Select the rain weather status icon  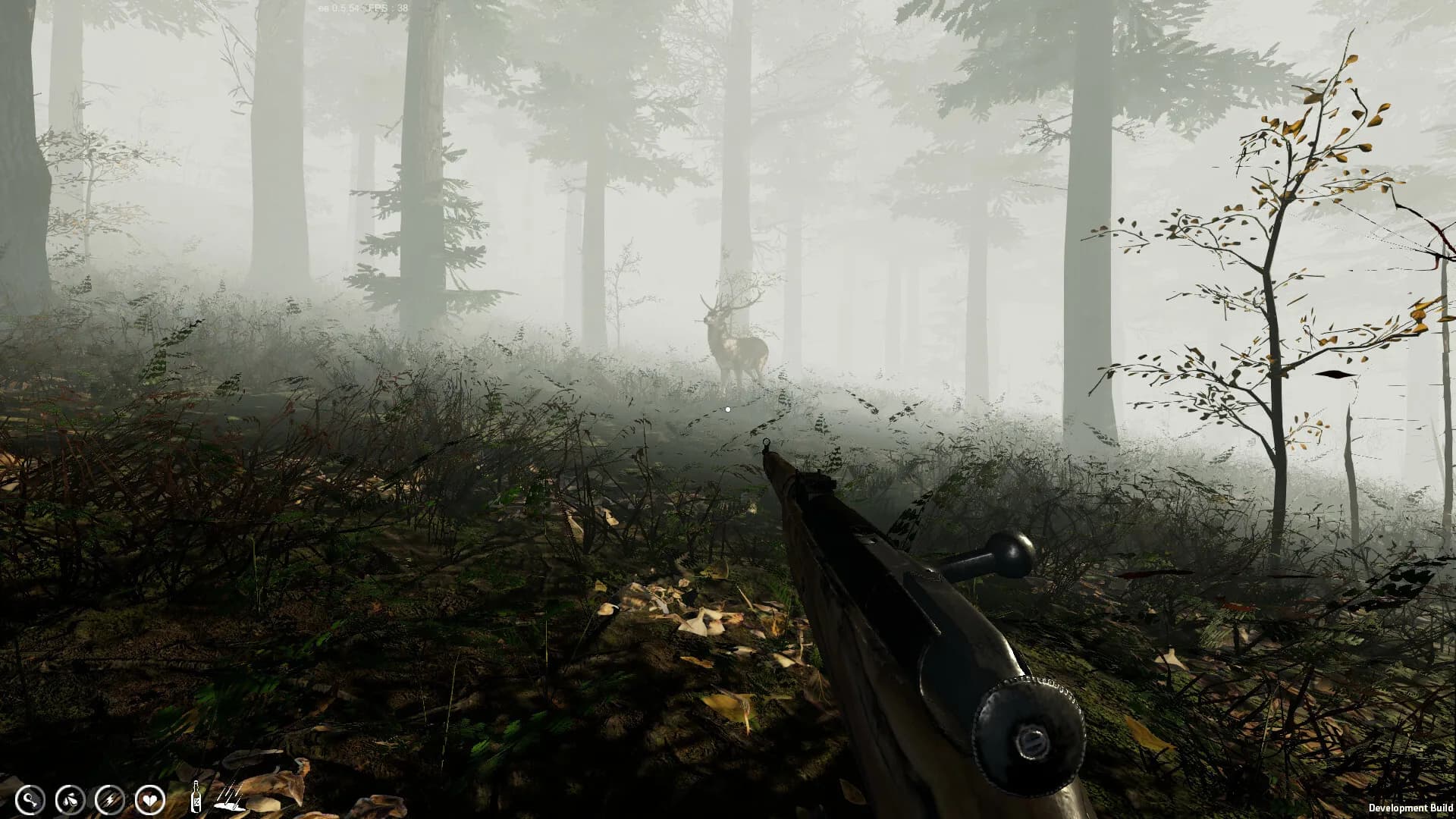pyautogui.click(x=230, y=795)
